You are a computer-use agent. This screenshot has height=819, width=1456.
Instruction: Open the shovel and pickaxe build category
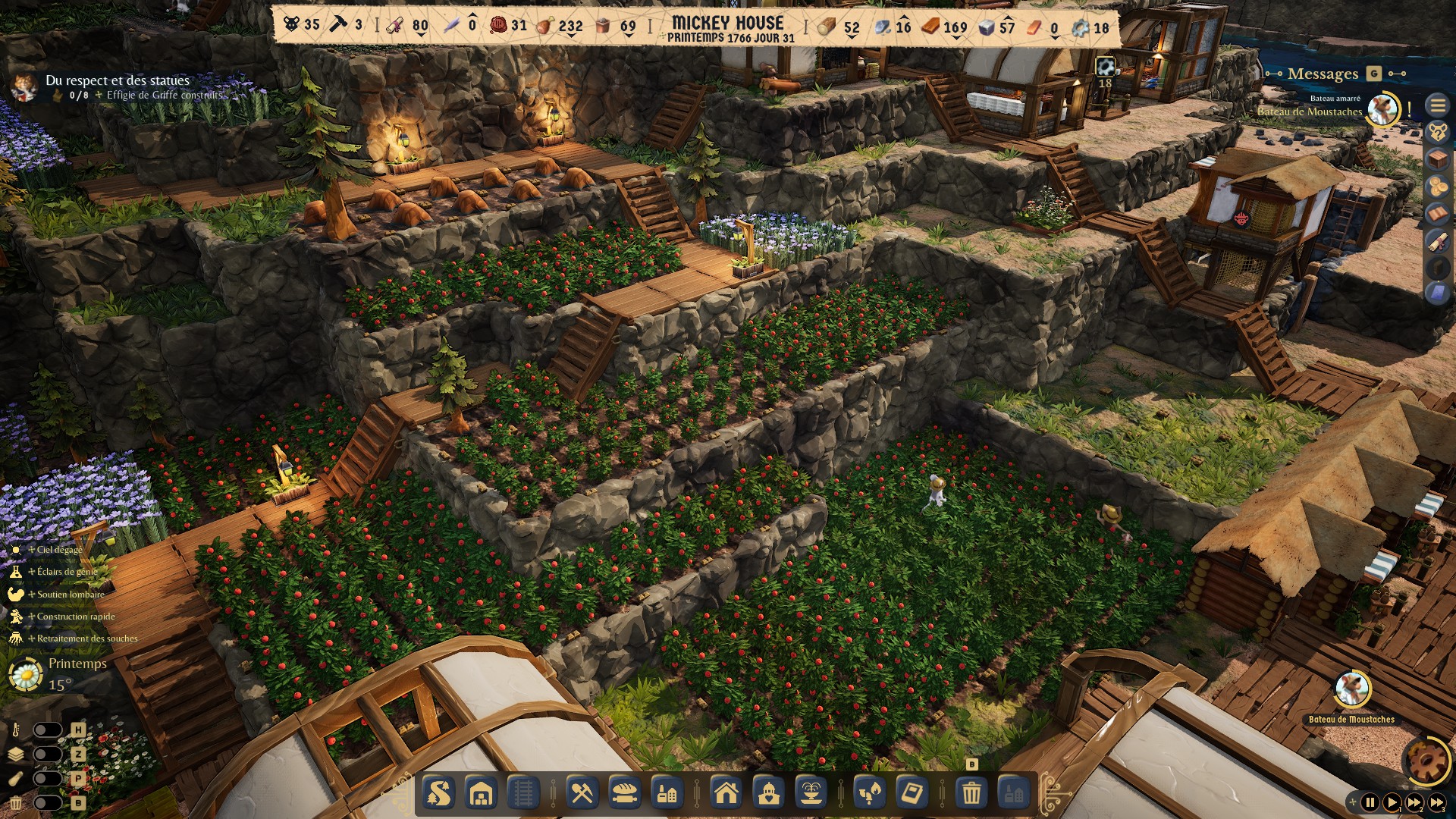pyautogui.click(x=582, y=793)
